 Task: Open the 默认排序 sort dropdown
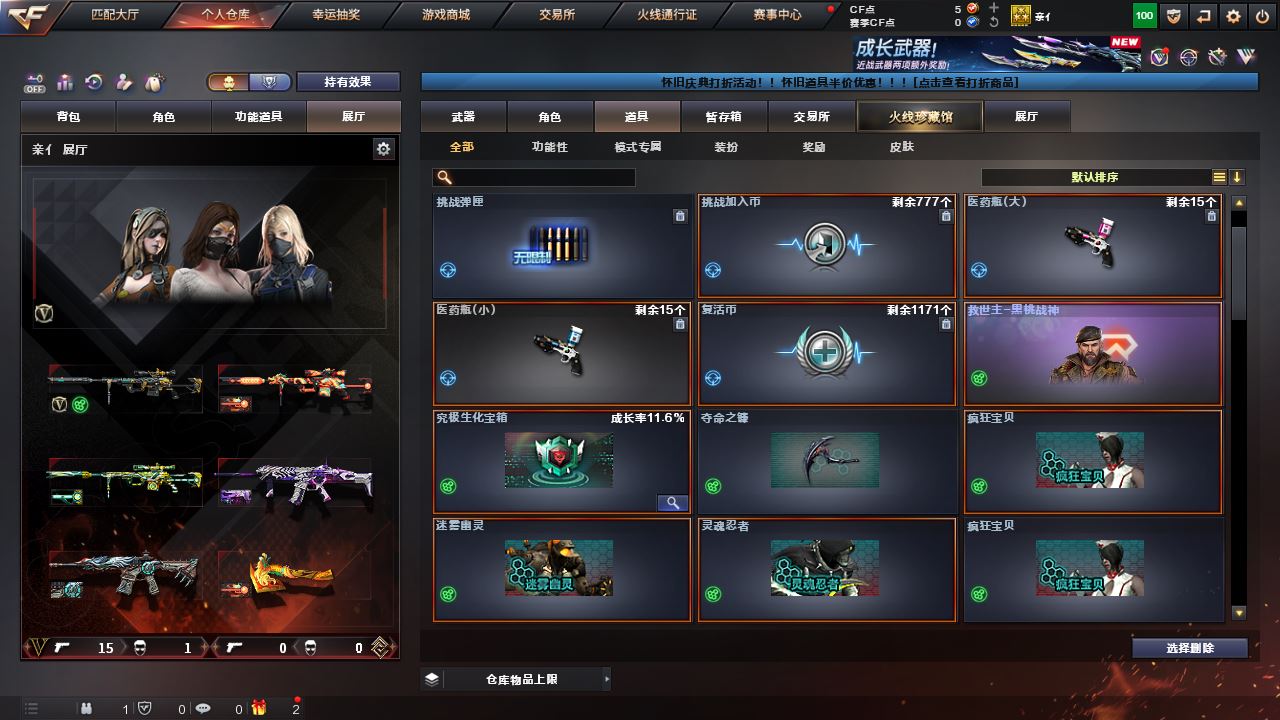point(1095,177)
